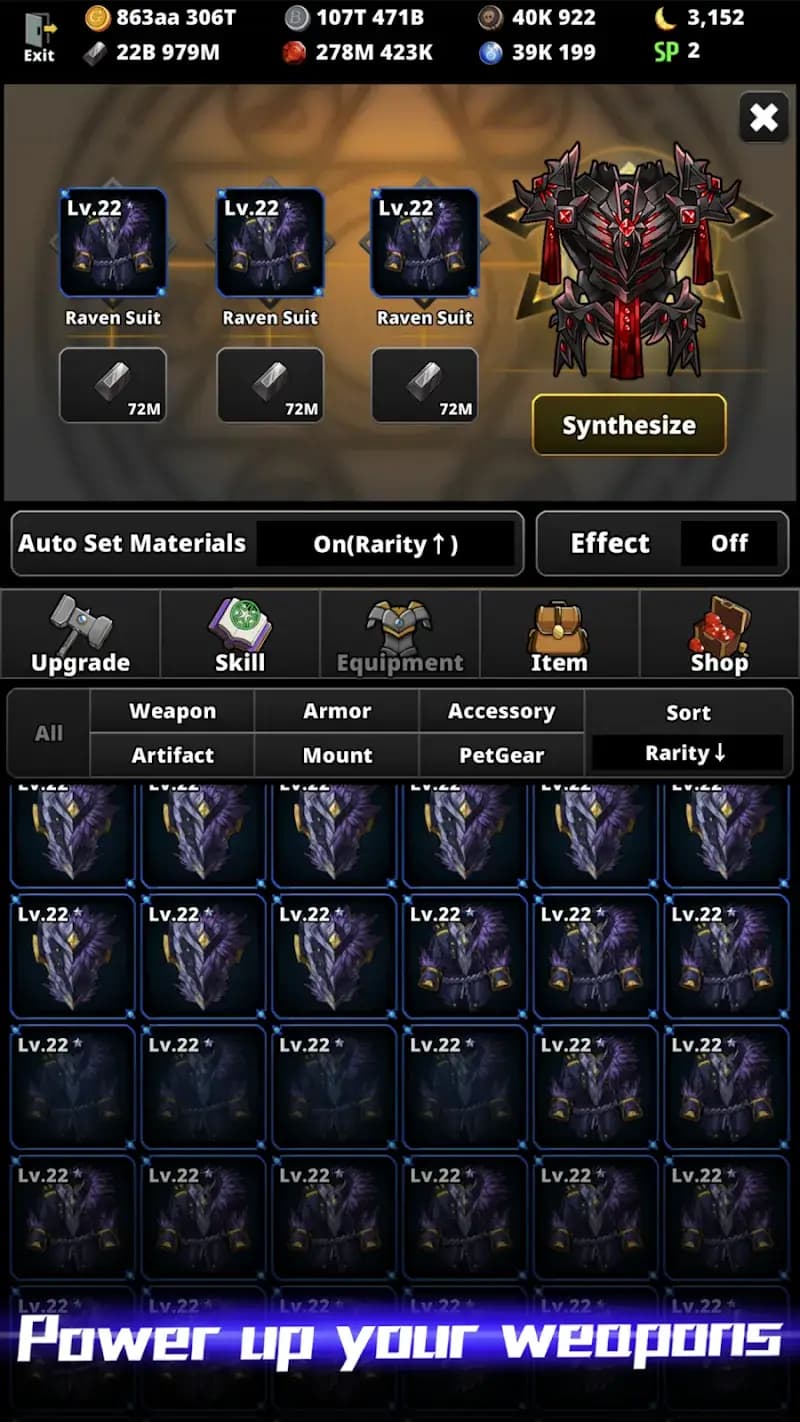800x1422 pixels.
Task: Filter equipment by Accessory
Action: (501, 711)
